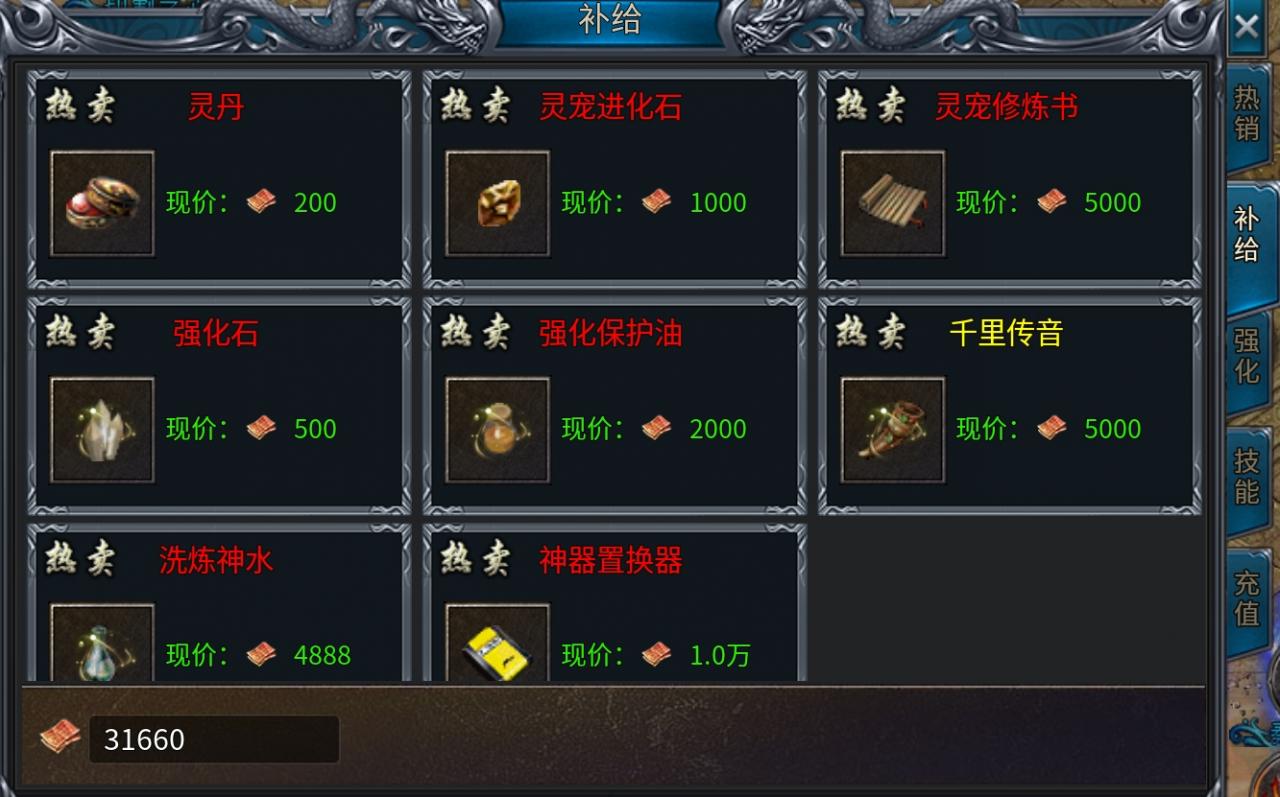Click the balance field showing 31660
This screenshot has width=1280, height=797.
click(x=213, y=740)
